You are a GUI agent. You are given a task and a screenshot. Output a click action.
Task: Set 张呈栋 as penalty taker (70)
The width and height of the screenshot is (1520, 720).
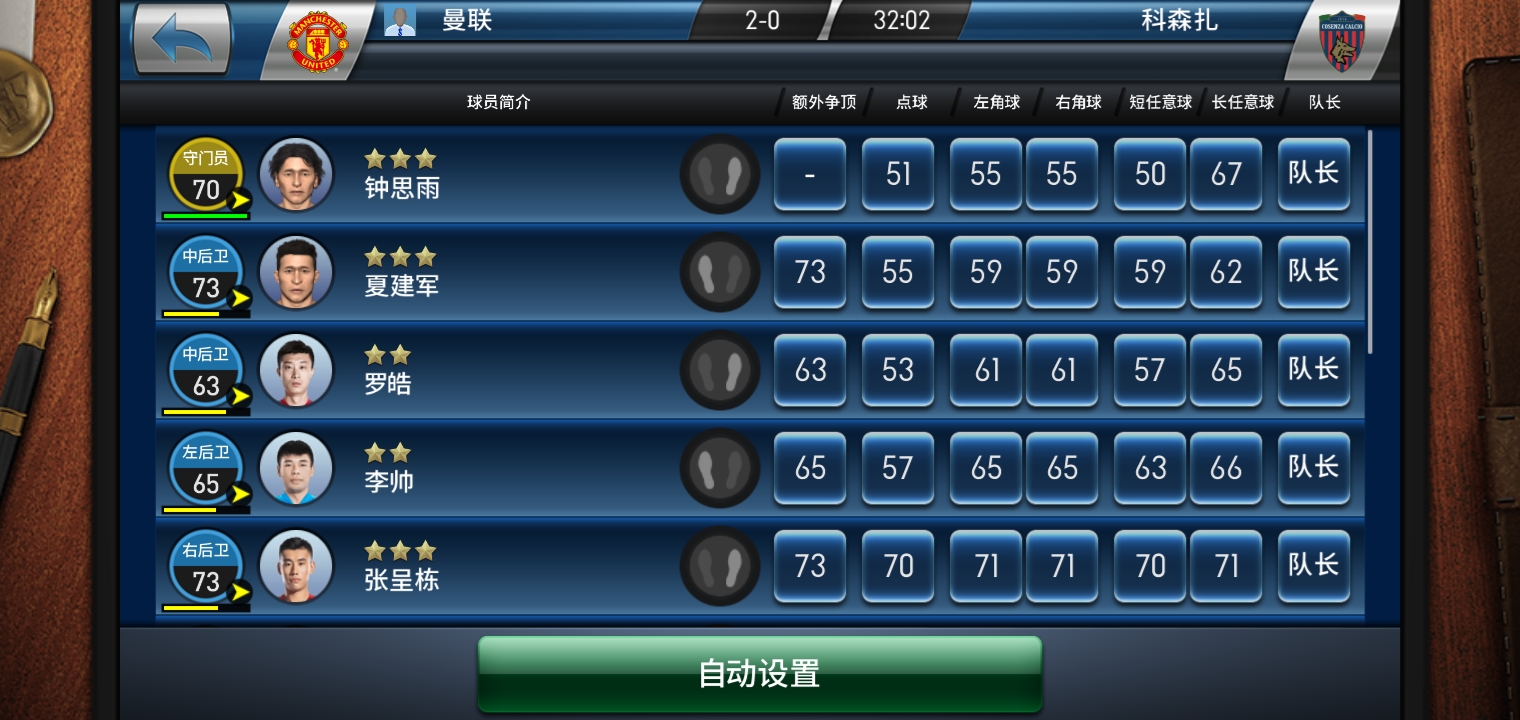coord(897,566)
